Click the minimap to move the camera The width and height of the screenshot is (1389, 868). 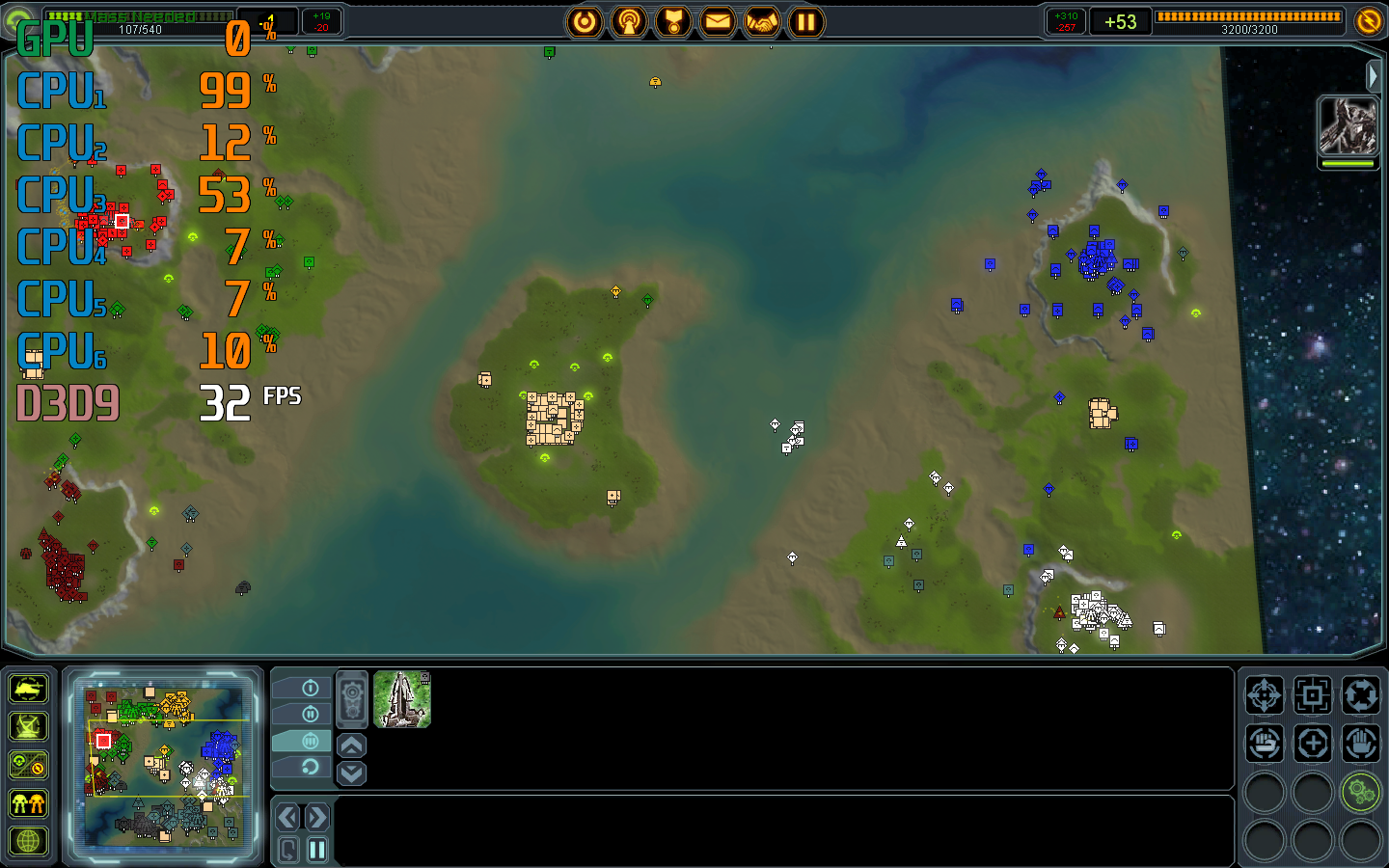coord(164,762)
